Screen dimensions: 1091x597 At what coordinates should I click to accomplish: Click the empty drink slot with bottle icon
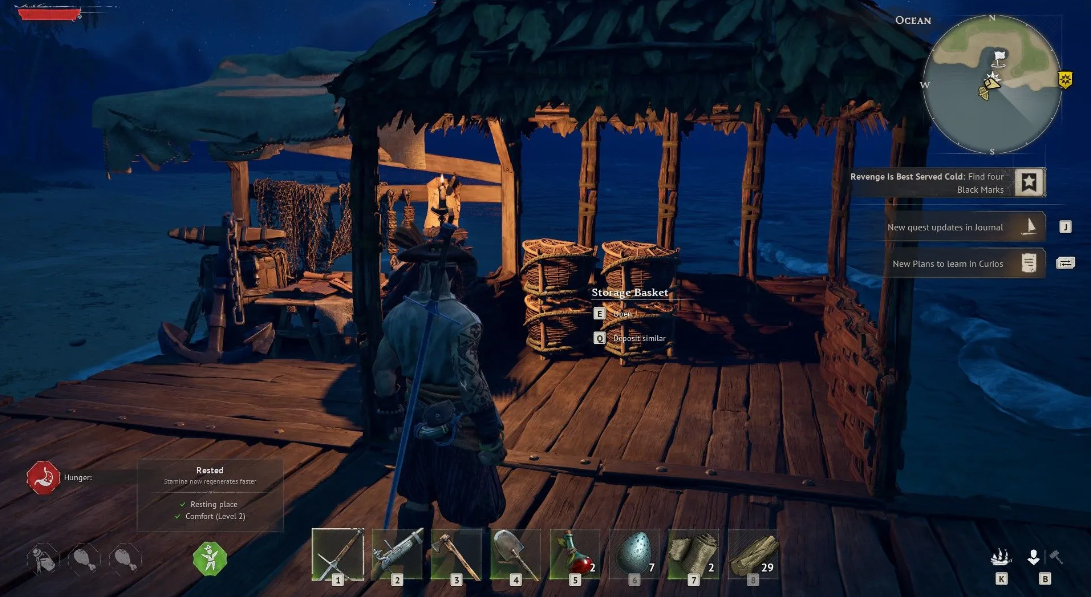click(x=43, y=557)
